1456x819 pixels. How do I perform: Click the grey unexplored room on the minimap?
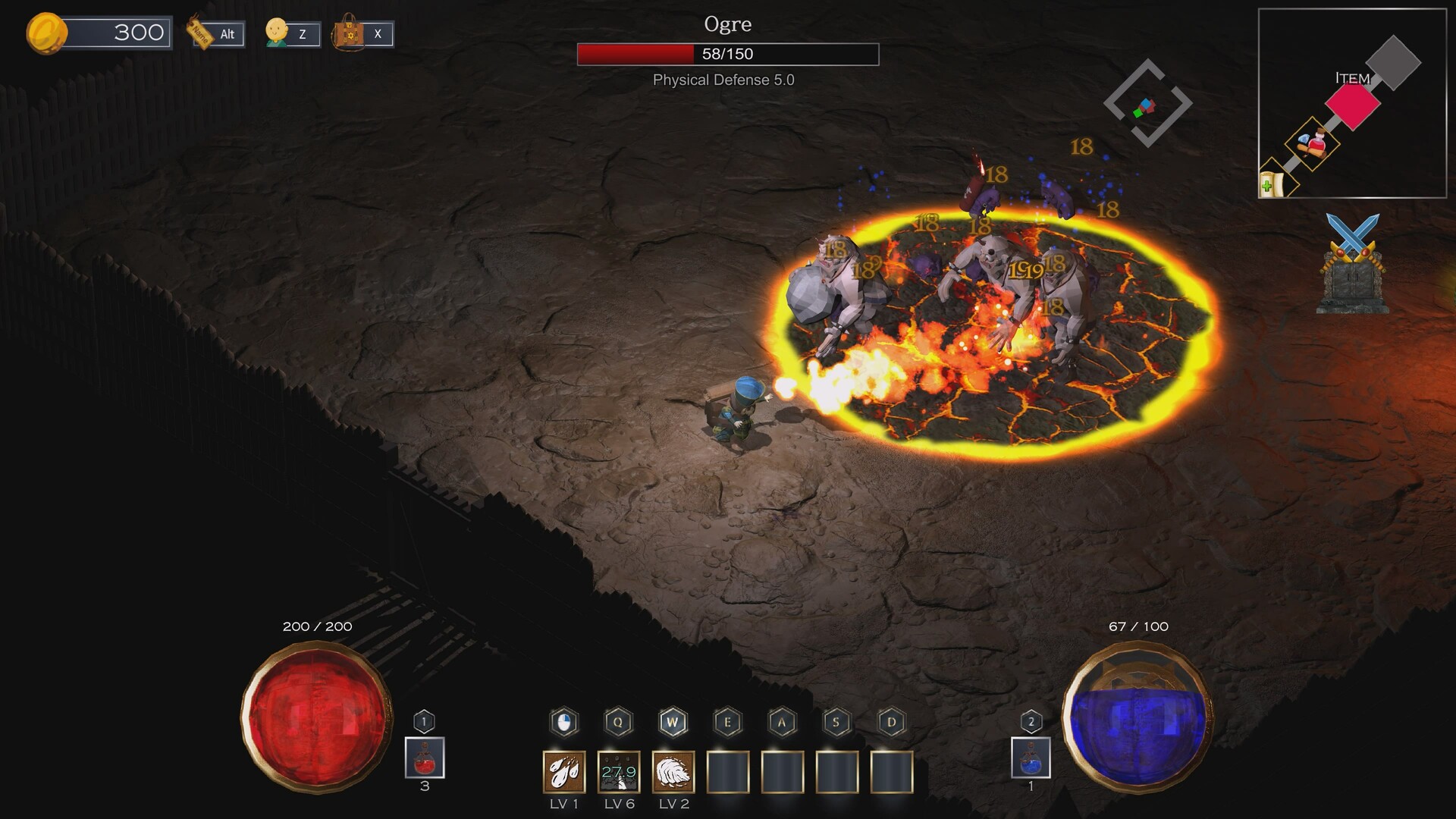coord(1393,63)
